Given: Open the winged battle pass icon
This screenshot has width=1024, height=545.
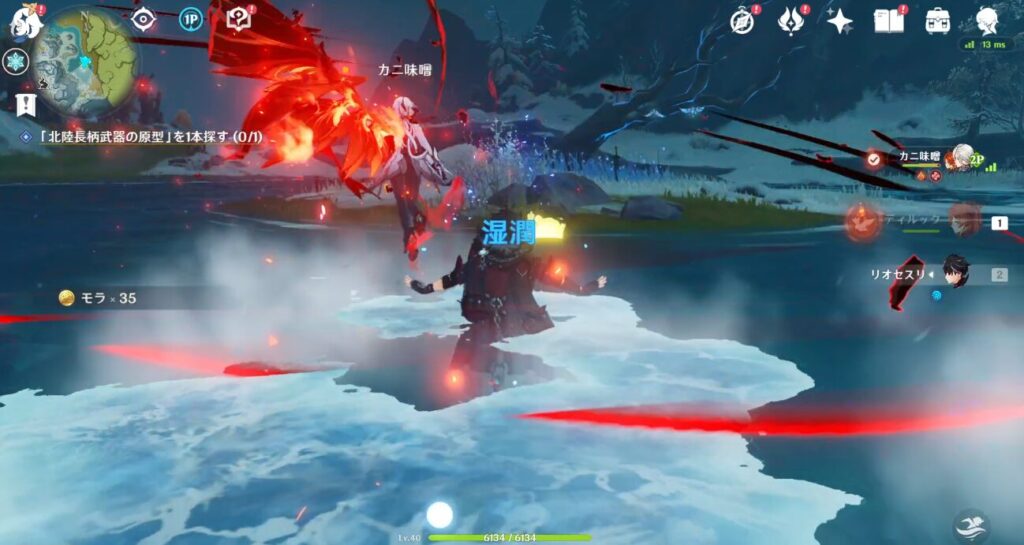Looking at the screenshot, I should point(791,21).
